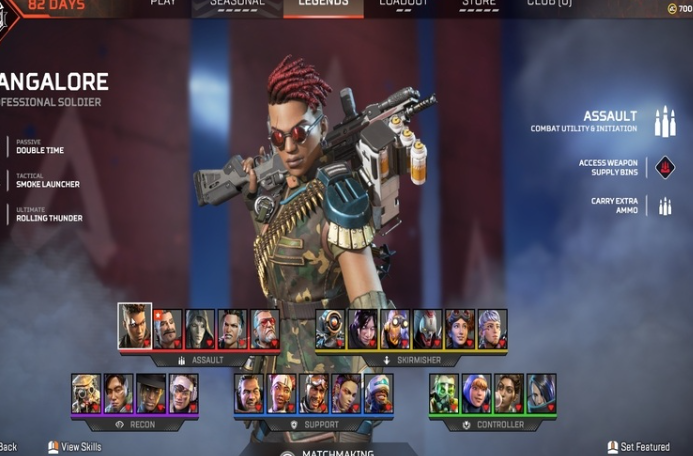Screen dimensions: 693x456
Task: Pick the hooded Ash legend portrait
Action: pos(200,329)
